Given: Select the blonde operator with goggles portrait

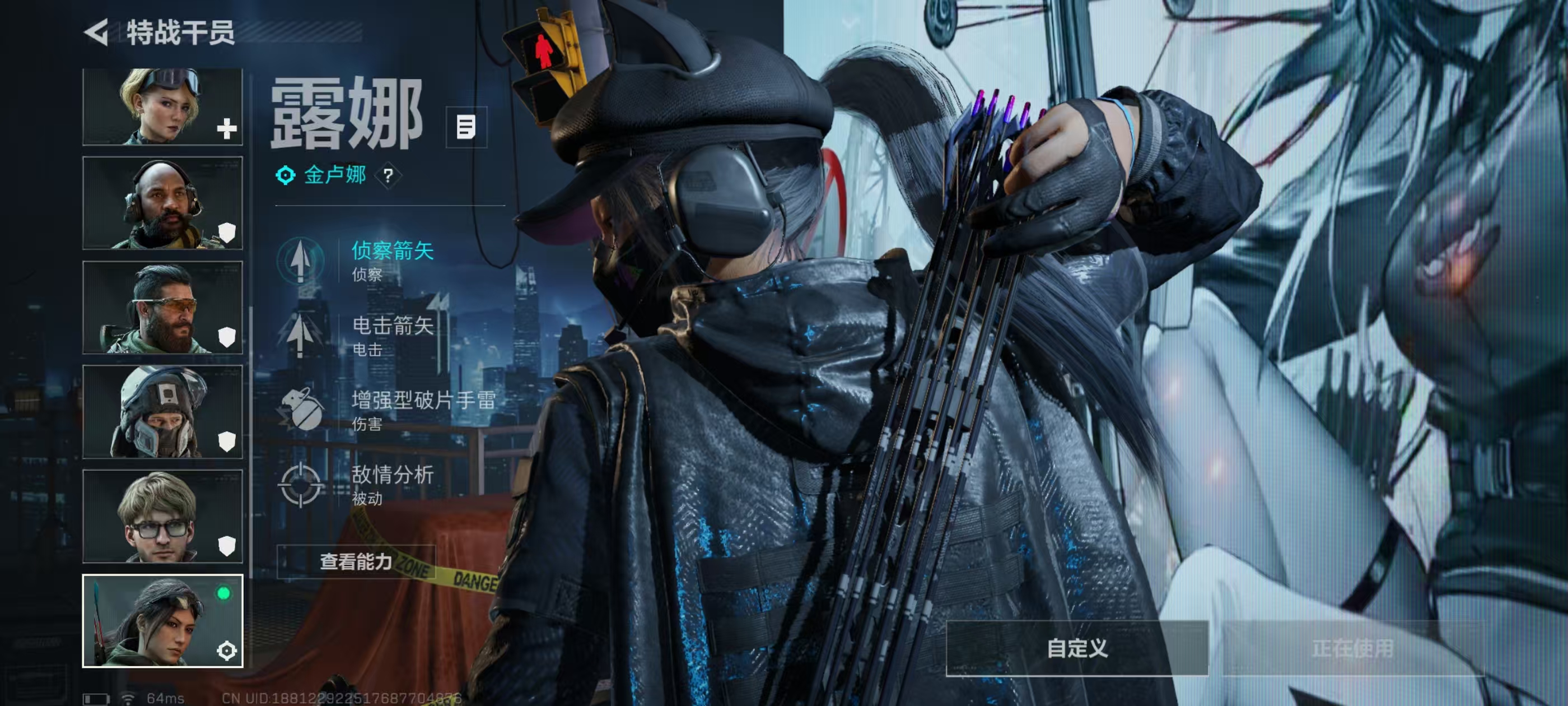Looking at the screenshot, I should (162, 106).
